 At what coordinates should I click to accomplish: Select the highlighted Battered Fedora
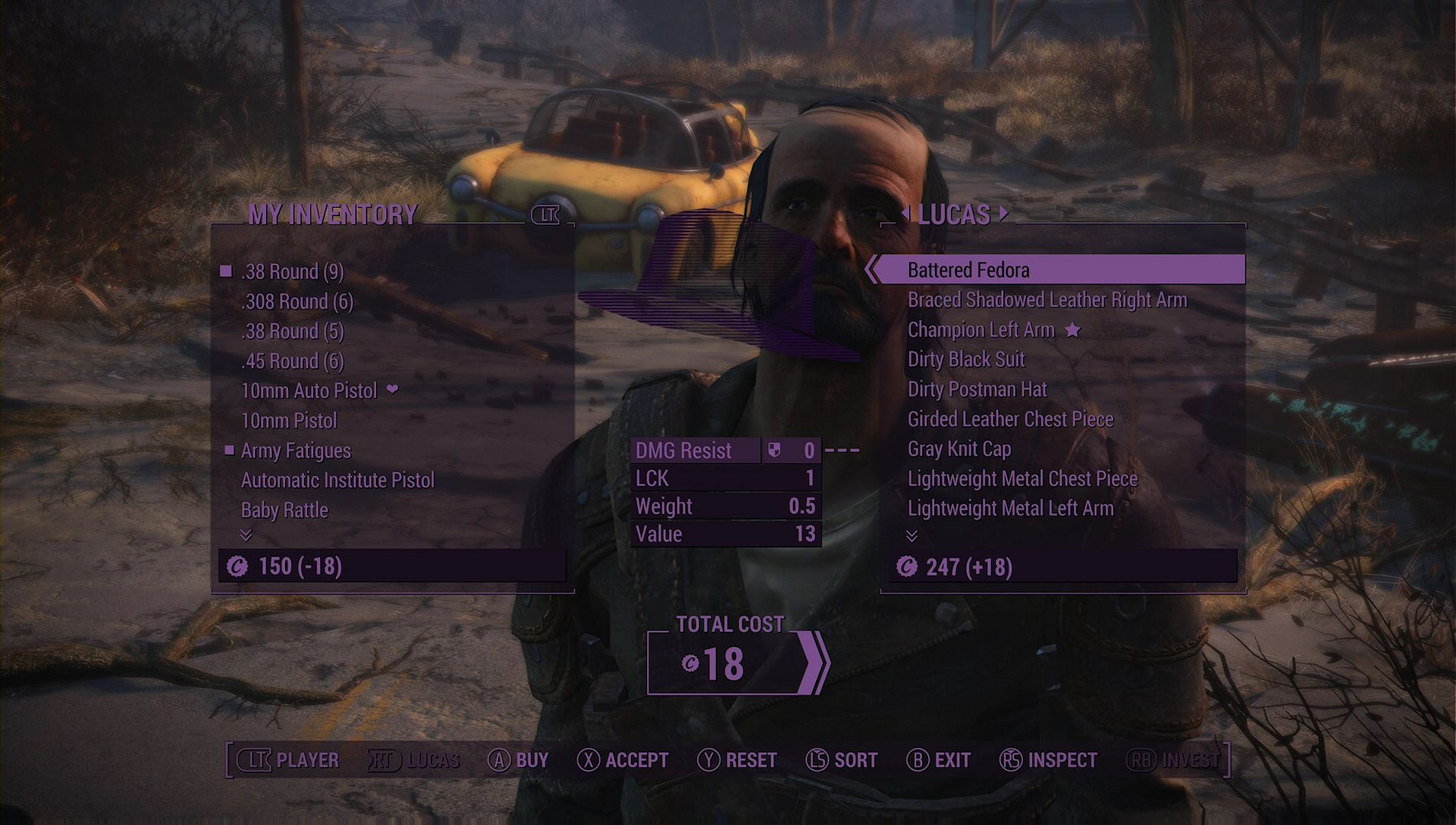point(968,270)
